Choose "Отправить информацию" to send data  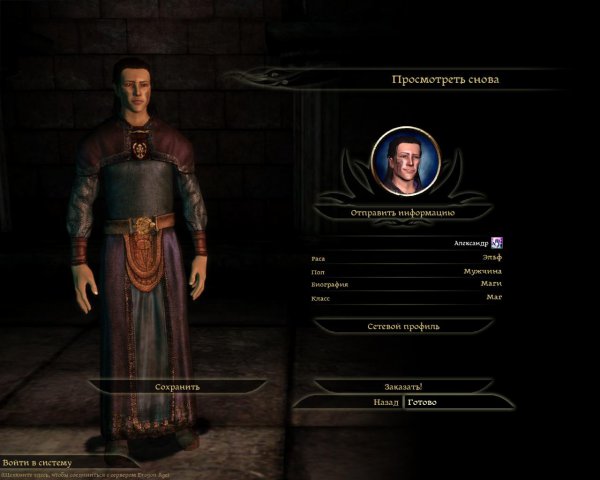click(x=403, y=213)
